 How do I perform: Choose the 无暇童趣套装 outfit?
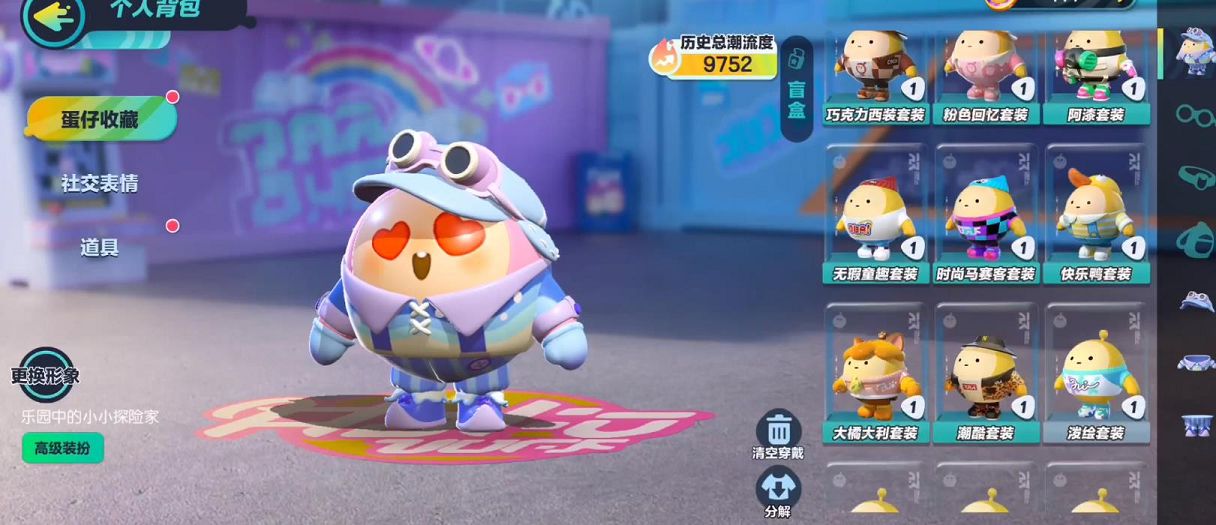876,215
